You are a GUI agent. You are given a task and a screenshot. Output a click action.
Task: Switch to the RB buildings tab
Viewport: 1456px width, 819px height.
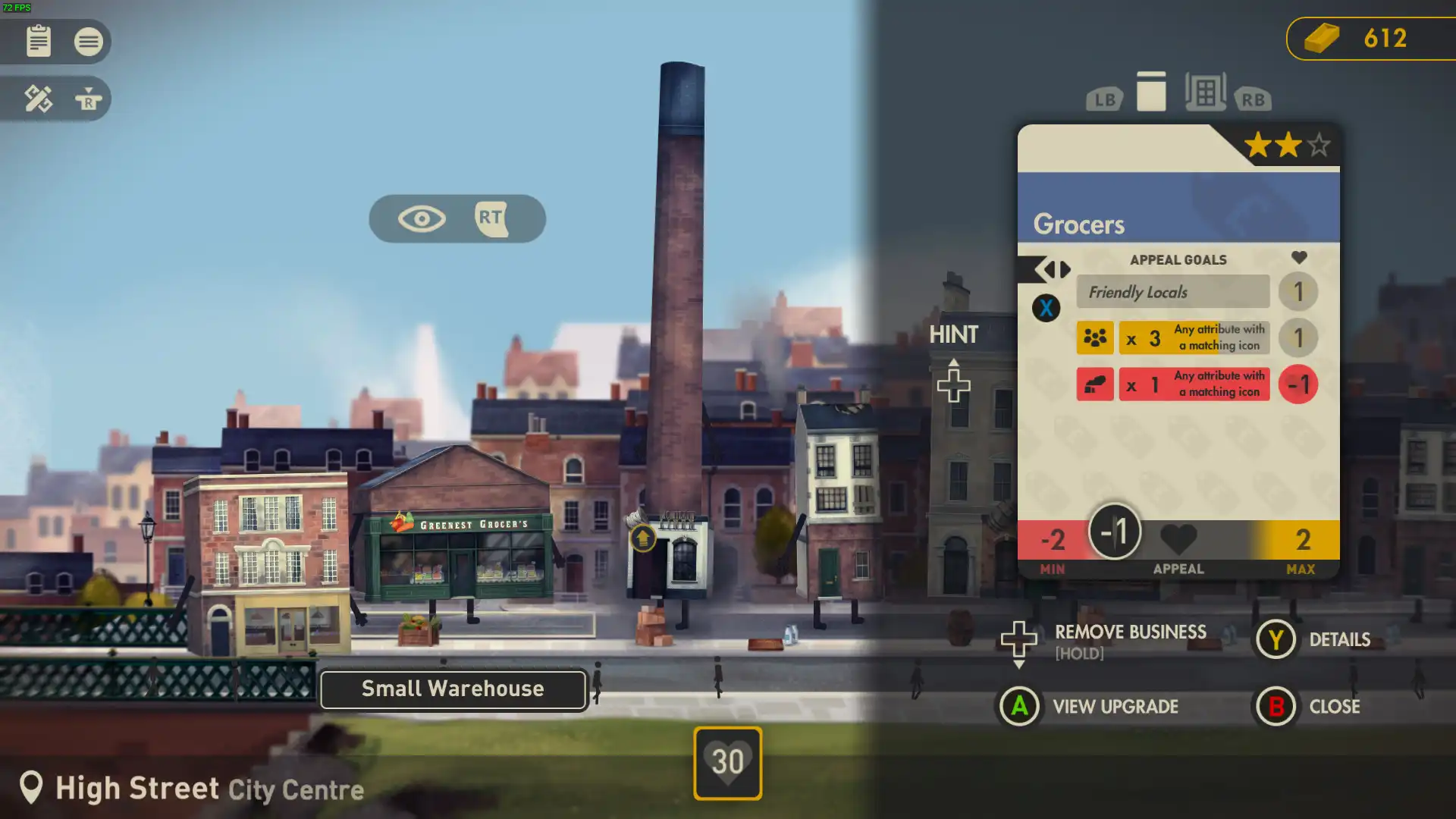1253,97
